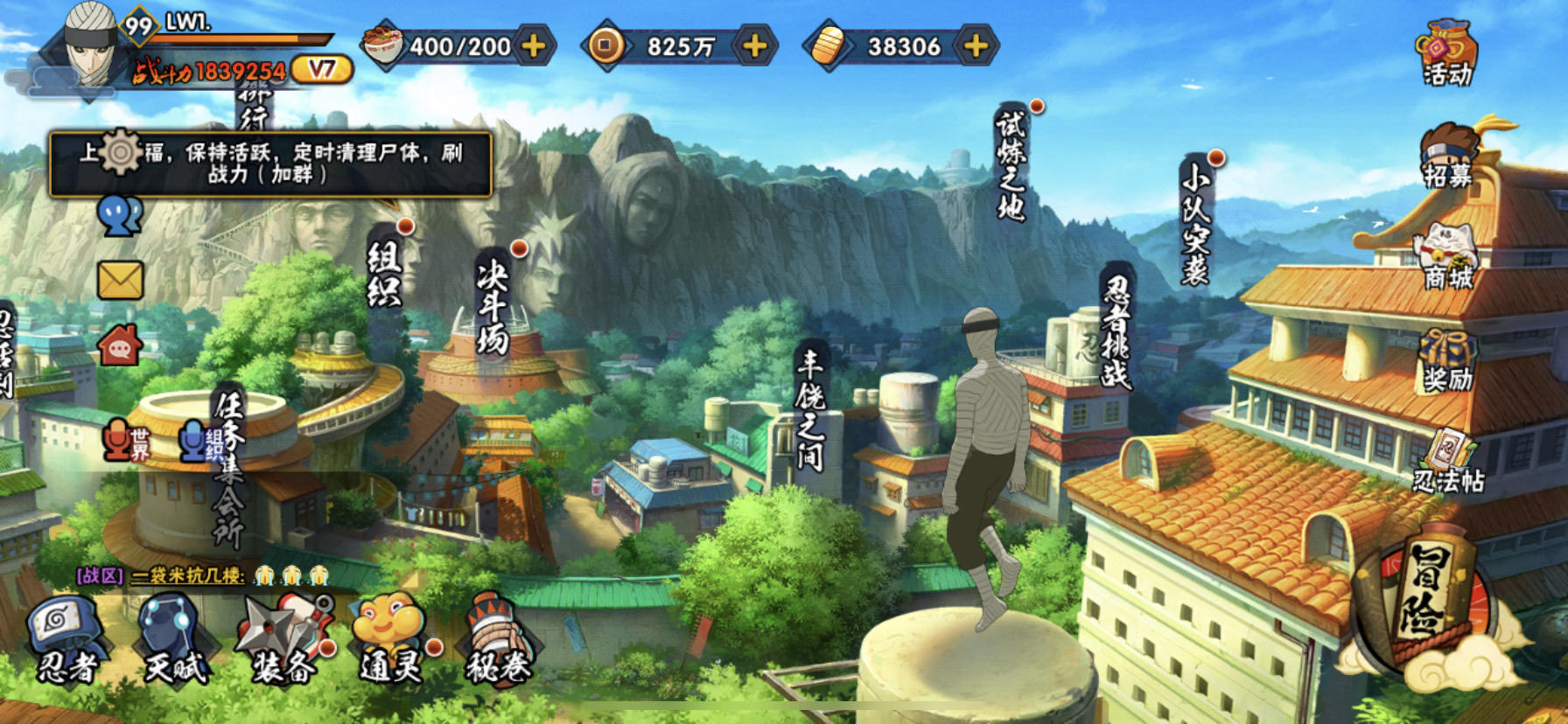Add gold ingots with plus button

coord(975,45)
